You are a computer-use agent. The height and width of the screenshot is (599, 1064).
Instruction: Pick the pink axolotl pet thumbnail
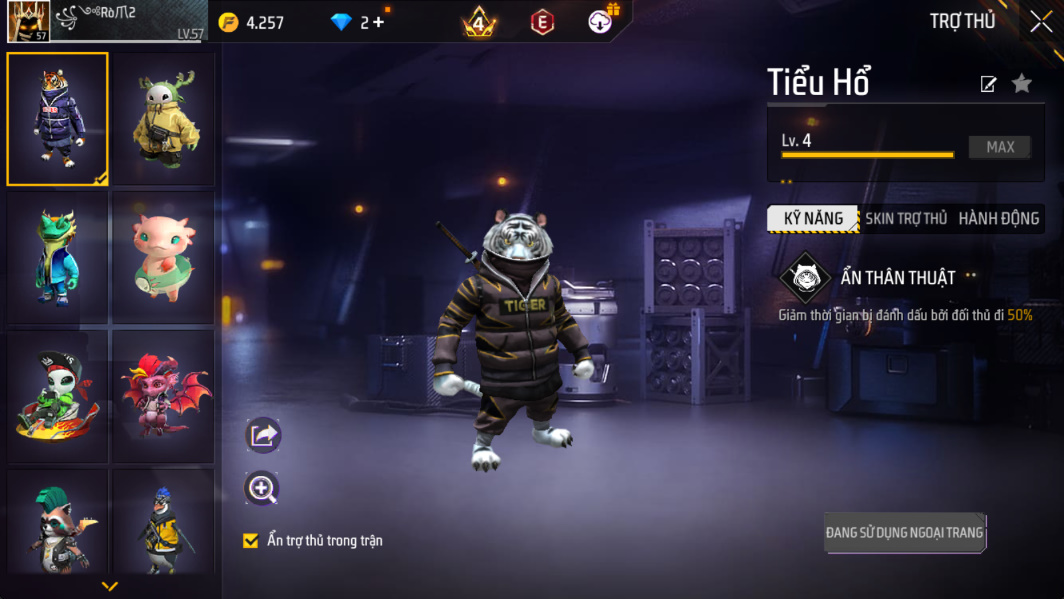(x=164, y=257)
